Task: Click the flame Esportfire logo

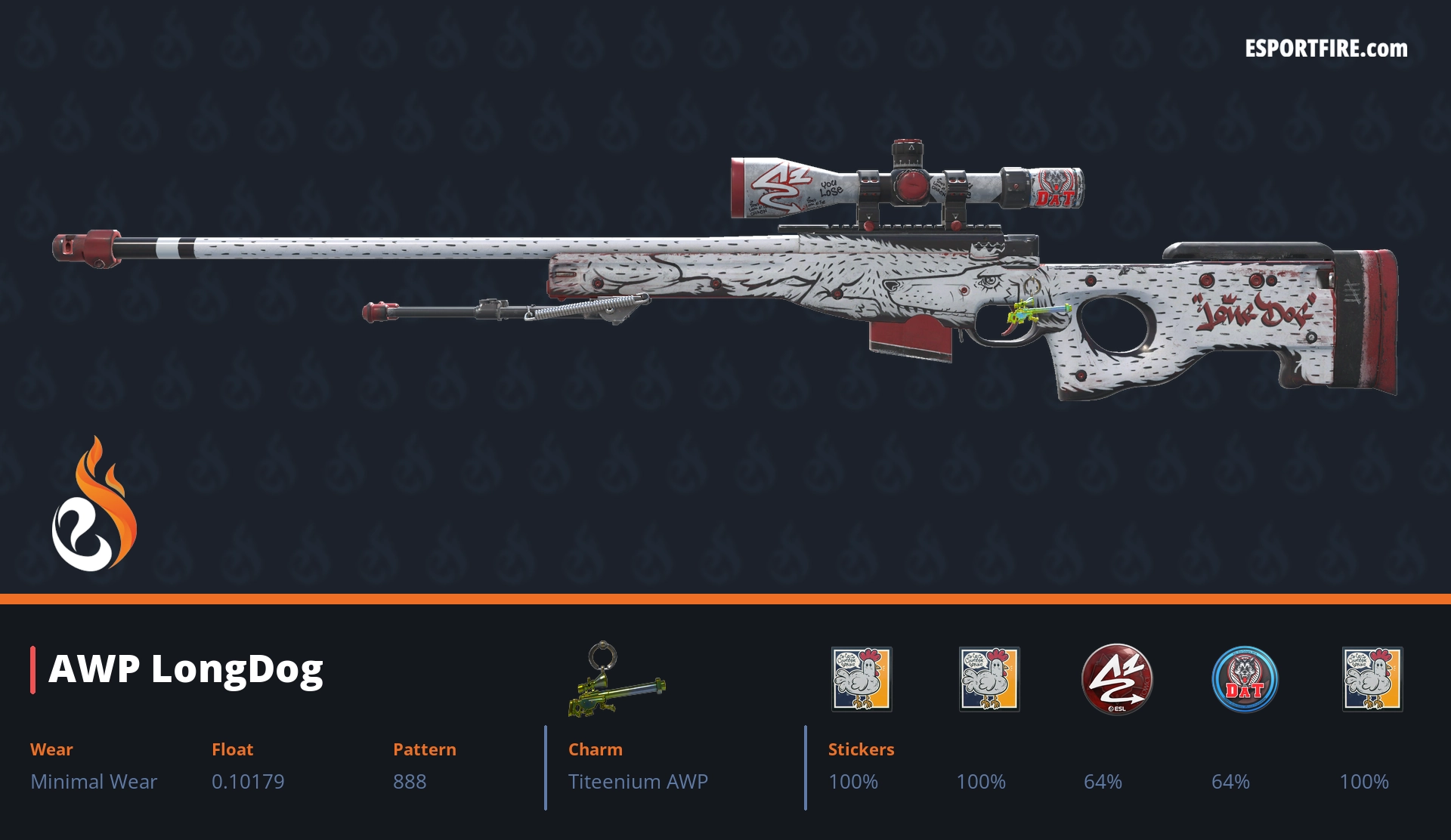Action: (94, 505)
